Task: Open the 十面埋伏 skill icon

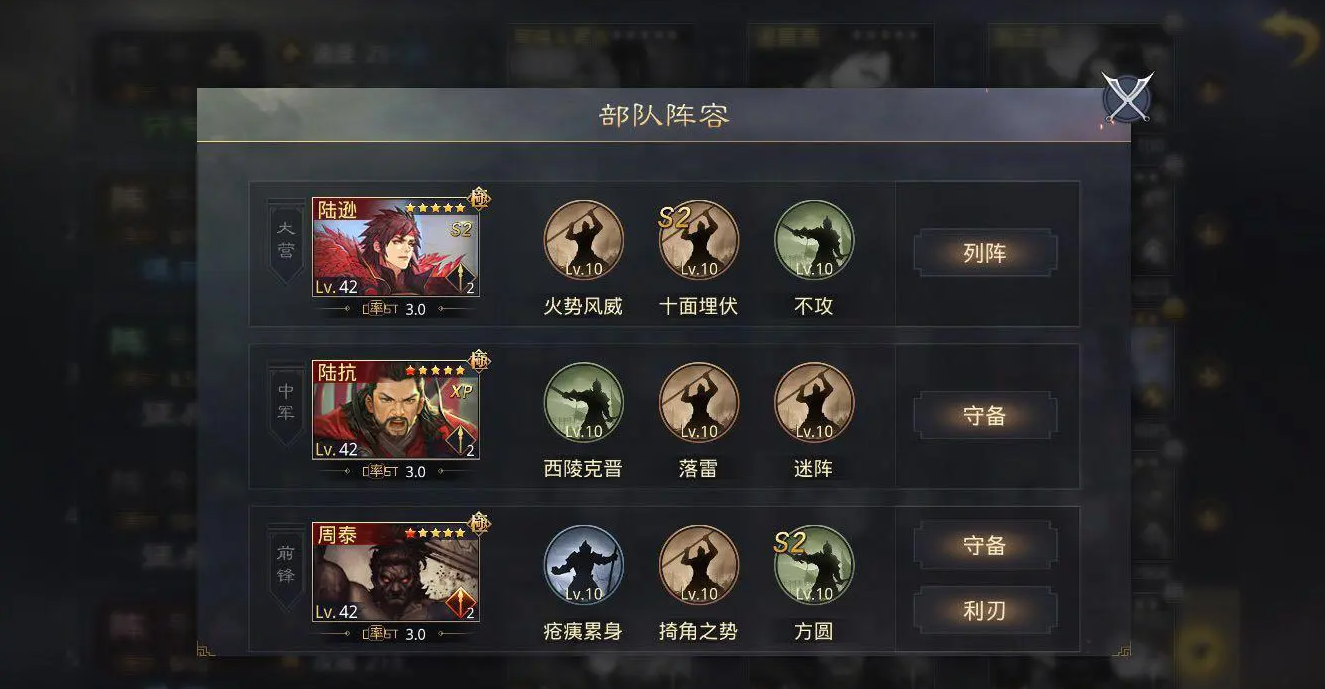Action: point(698,241)
